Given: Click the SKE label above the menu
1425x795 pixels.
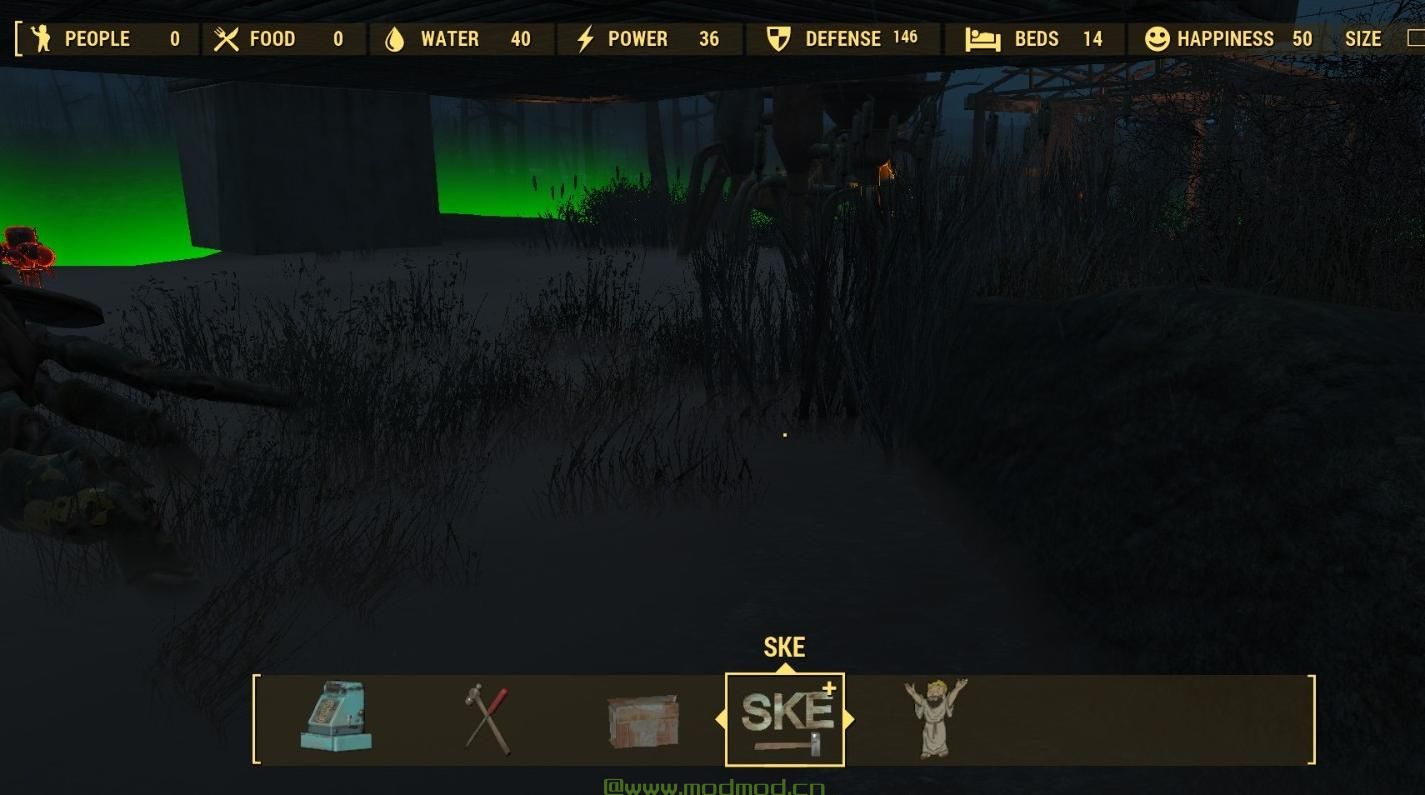Looking at the screenshot, I should pyautogui.click(x=784, y=647).
